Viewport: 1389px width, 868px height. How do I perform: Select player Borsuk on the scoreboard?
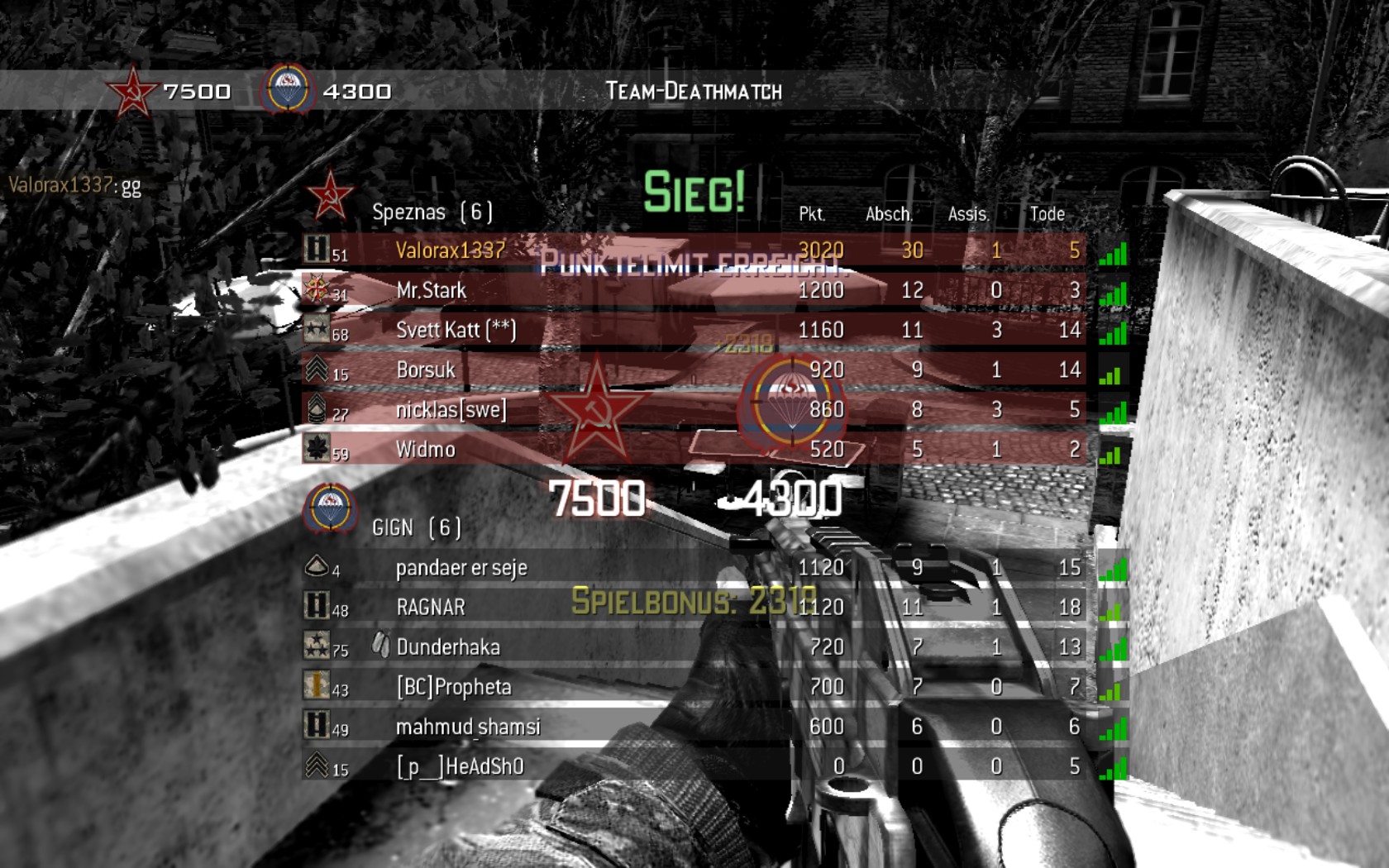(x=425, y=370)
